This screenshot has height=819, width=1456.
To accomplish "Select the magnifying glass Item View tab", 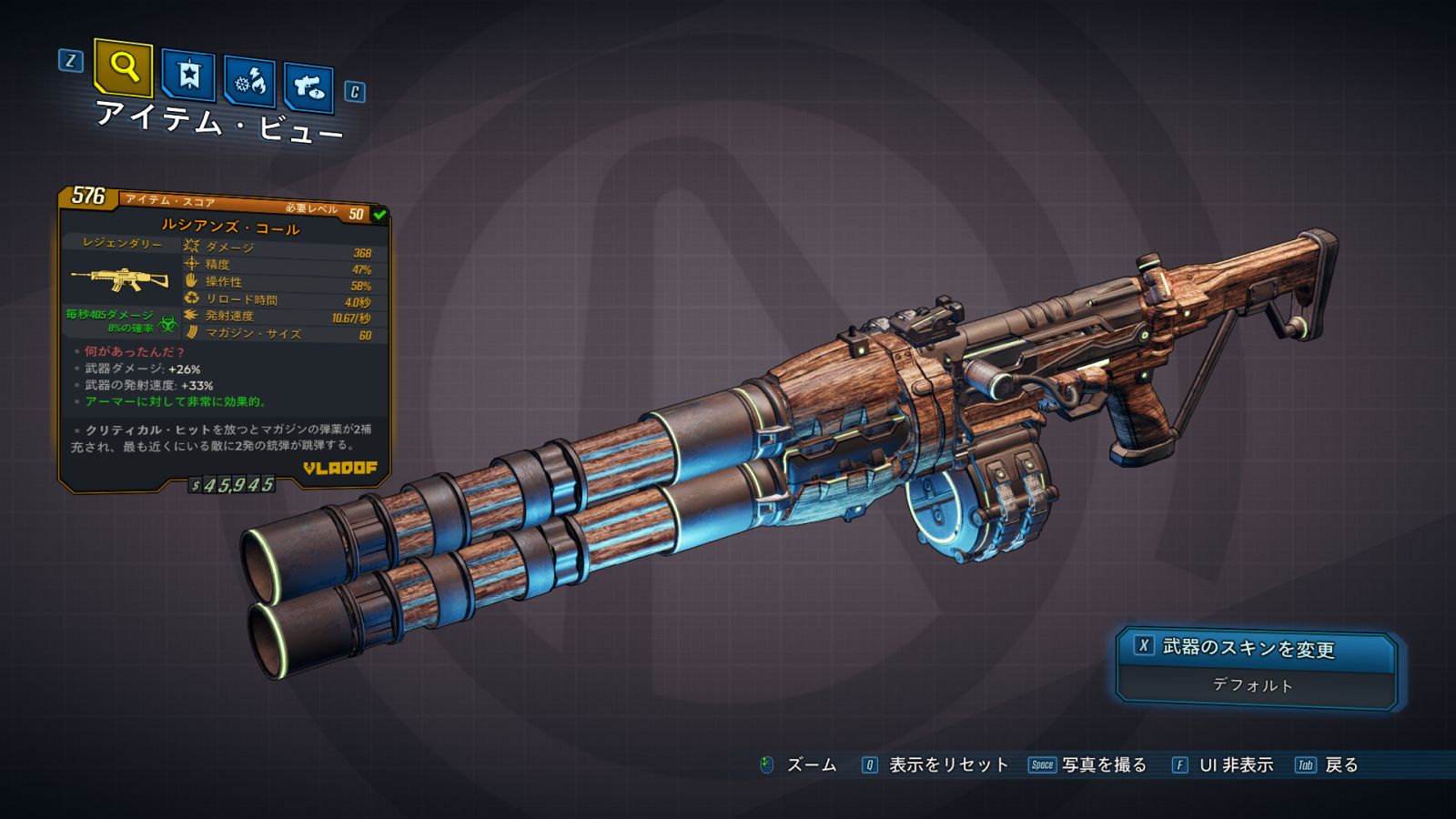I will 123,67.
